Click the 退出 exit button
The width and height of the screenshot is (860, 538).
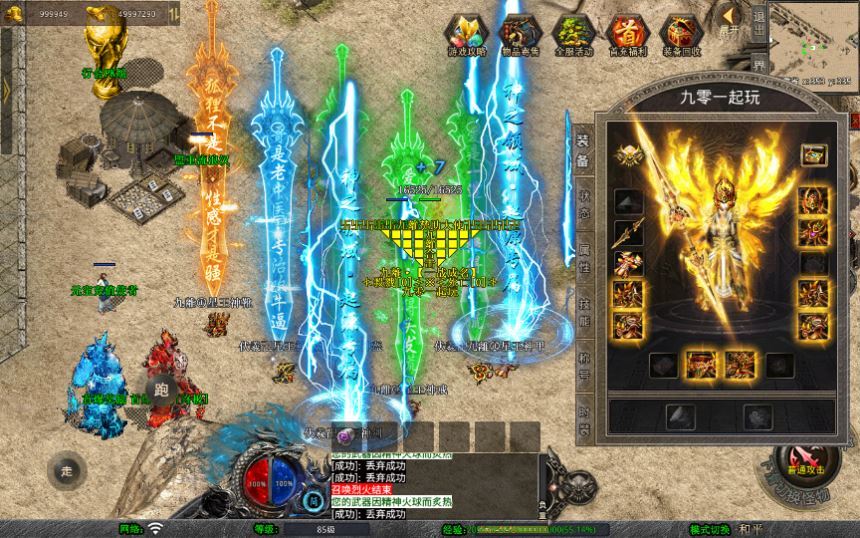point(758,20)
